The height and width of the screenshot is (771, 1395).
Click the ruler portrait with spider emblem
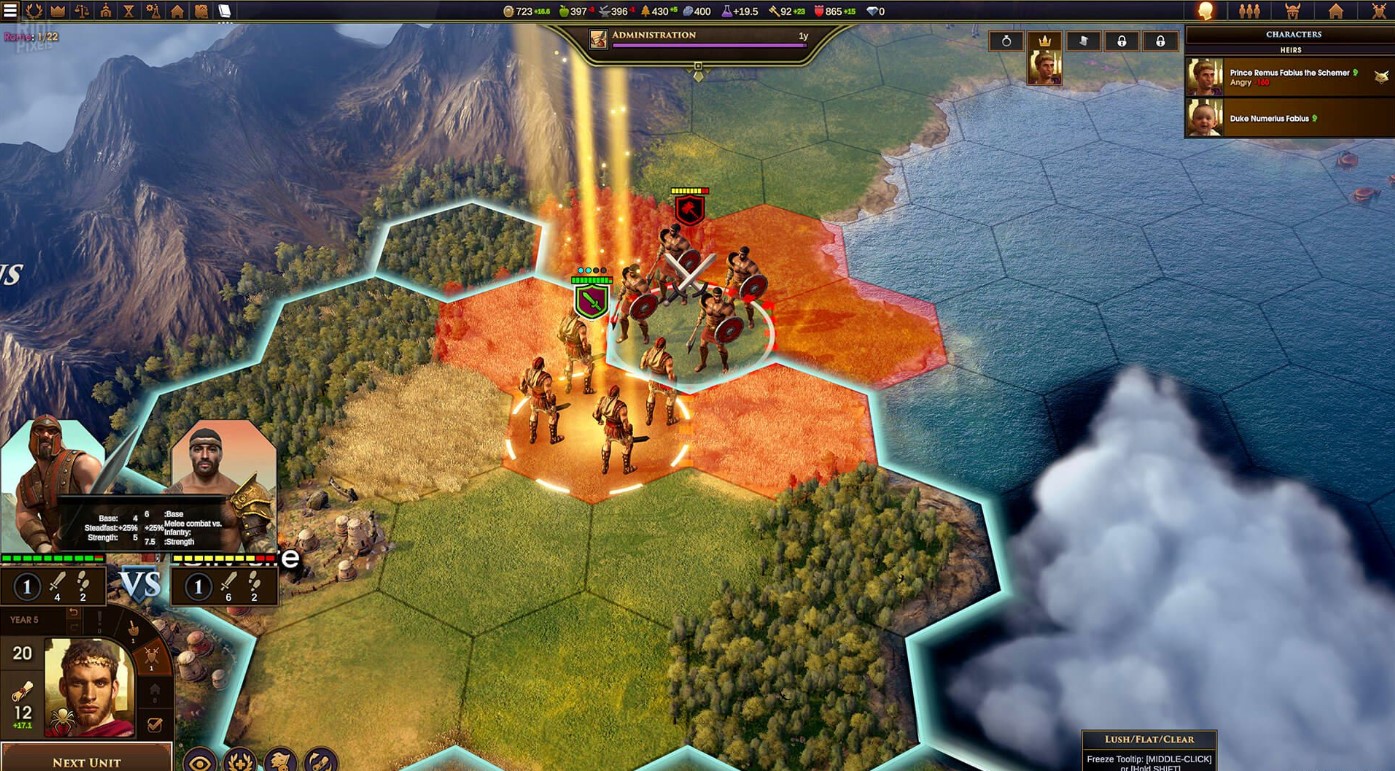tap(89, 687)
